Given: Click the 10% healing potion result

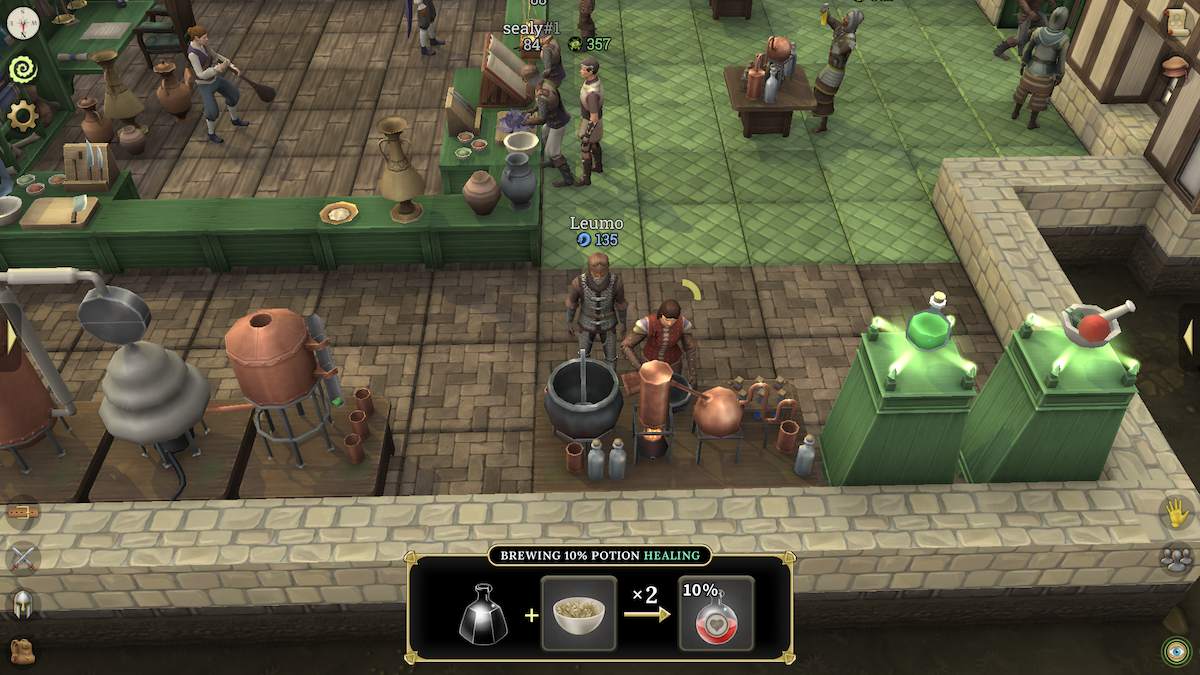Looking at the screenshot, I should [716, 613].
